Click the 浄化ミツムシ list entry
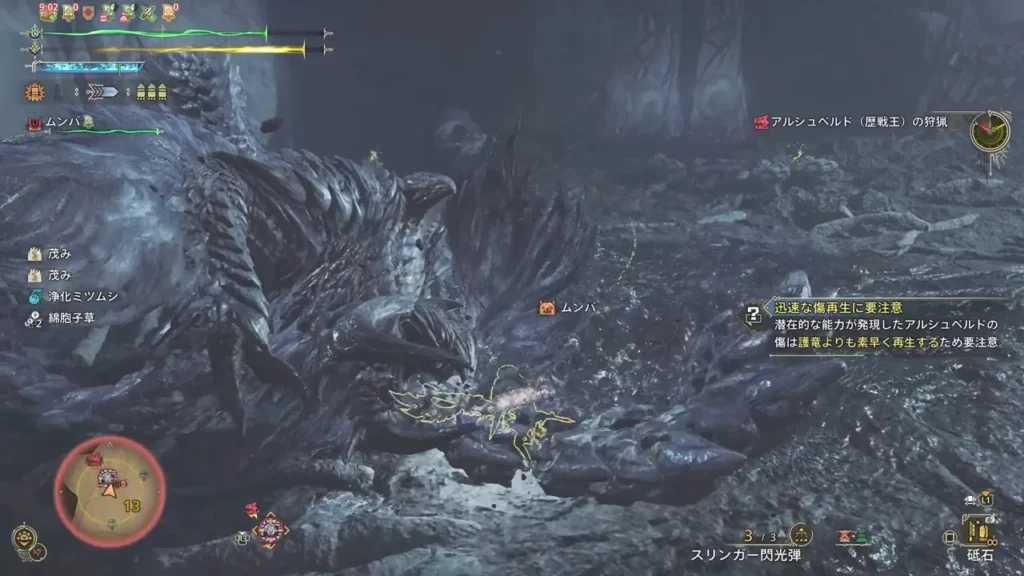 point(72,297)
